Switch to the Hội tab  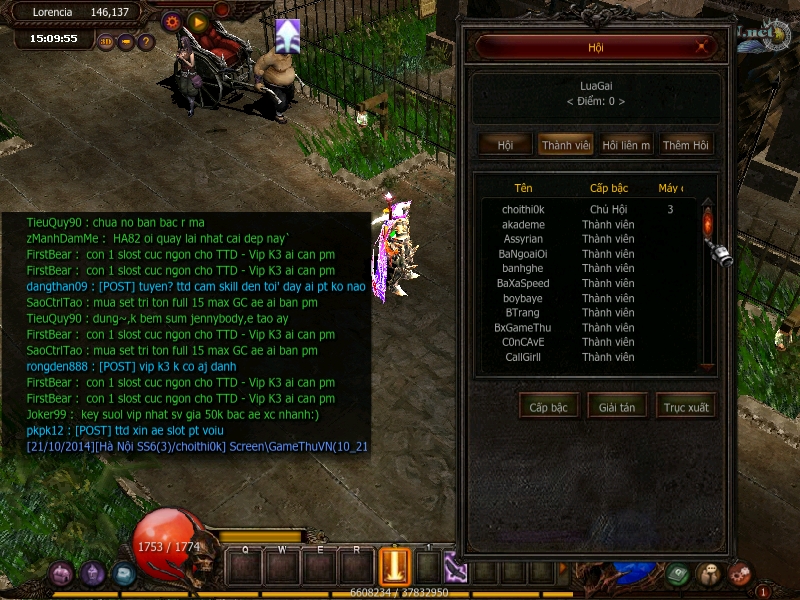pyautogui.click(x=505, y=145)
